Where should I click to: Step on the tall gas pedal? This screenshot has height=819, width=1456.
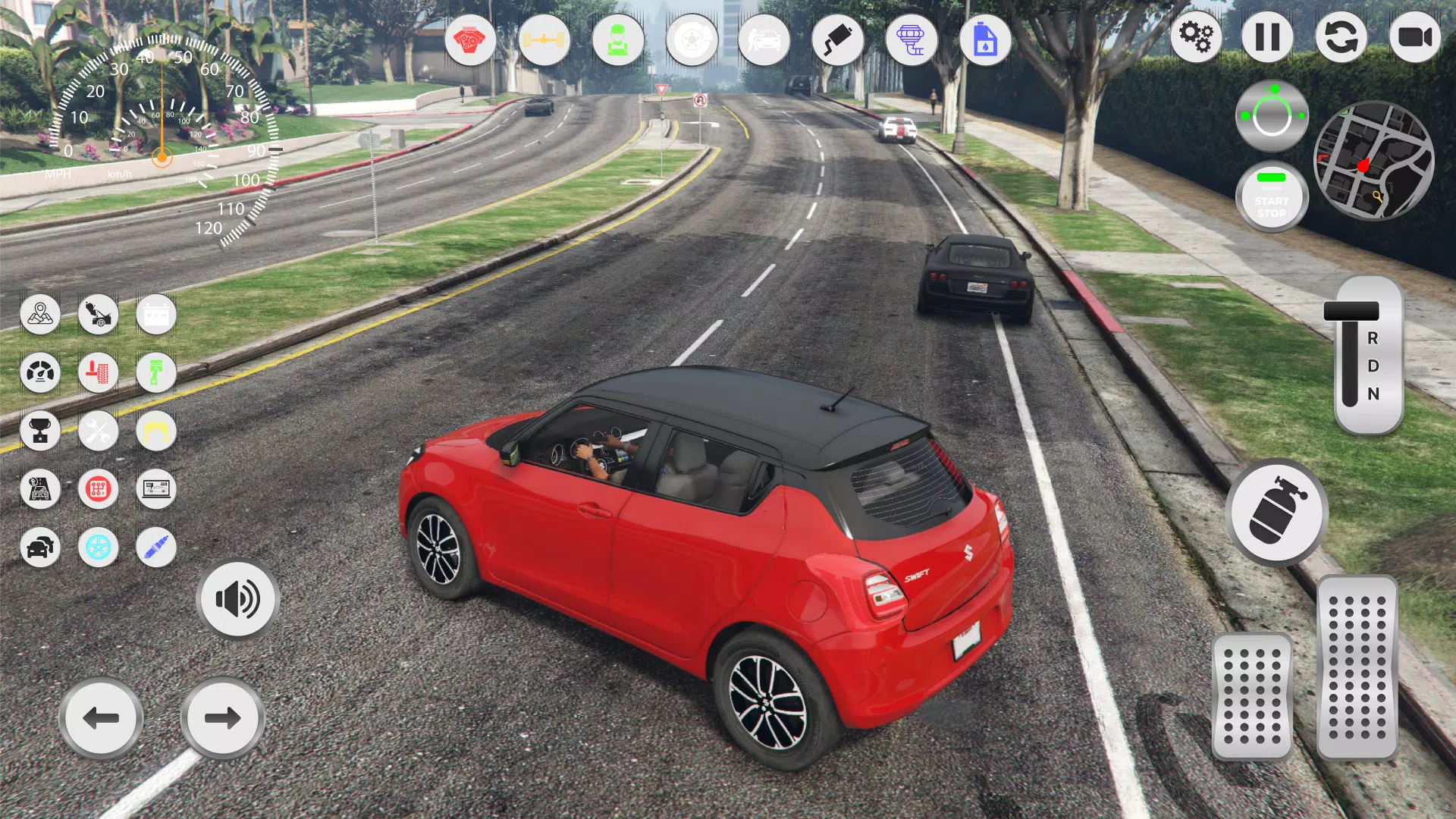click(1357, 667)
